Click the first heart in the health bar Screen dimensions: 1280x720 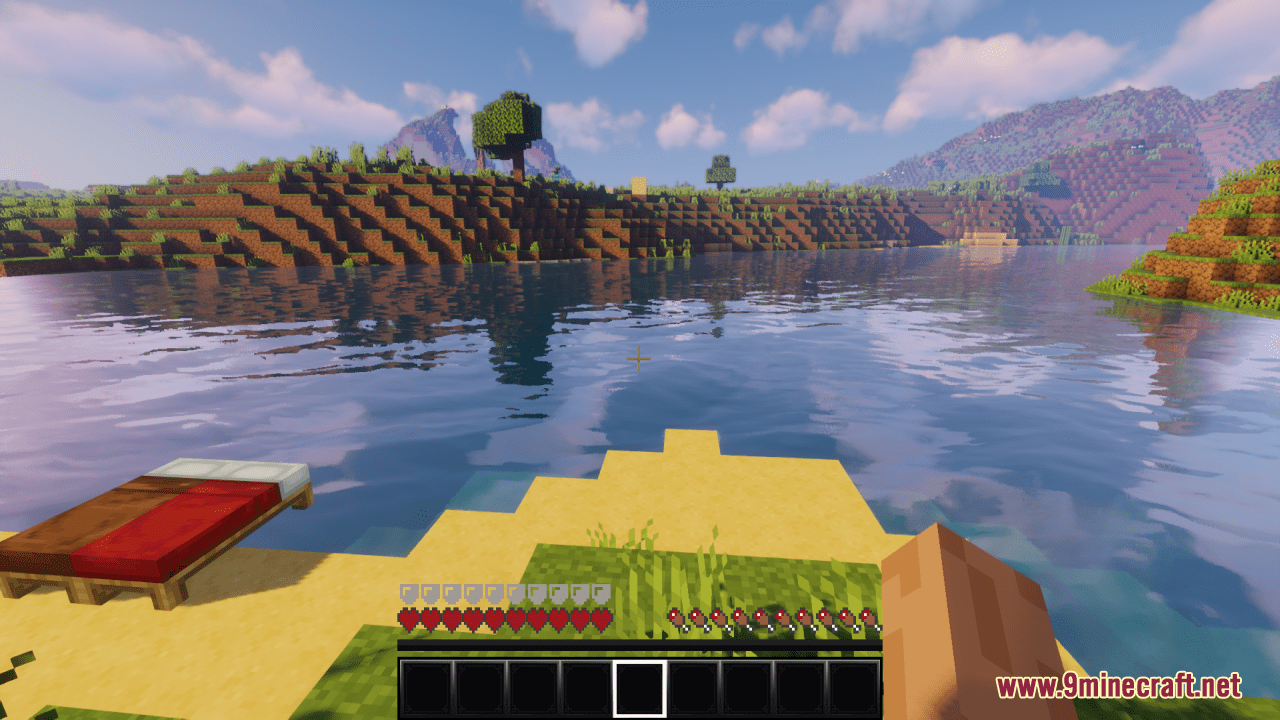tap(408, 618)
